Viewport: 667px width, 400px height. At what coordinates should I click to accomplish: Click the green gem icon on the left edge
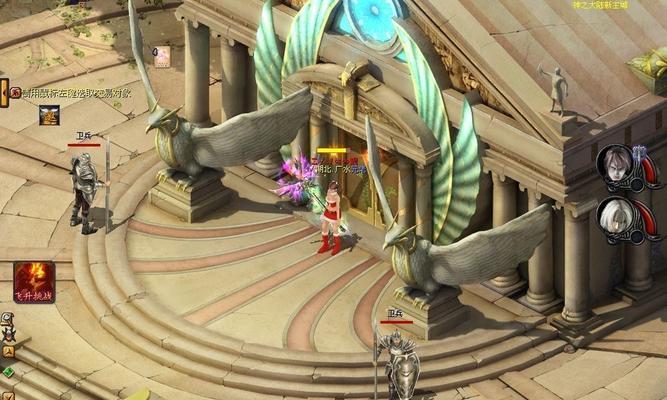[x=8, y=371]
